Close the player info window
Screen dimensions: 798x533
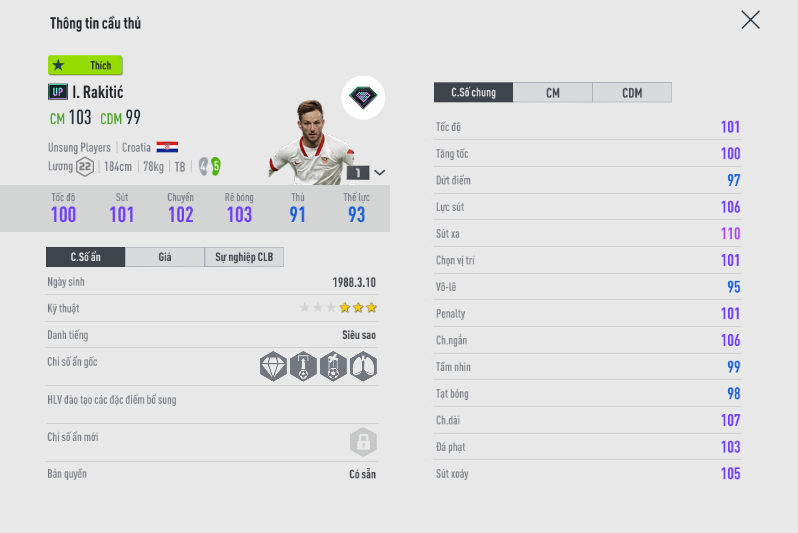pos(750,20)
